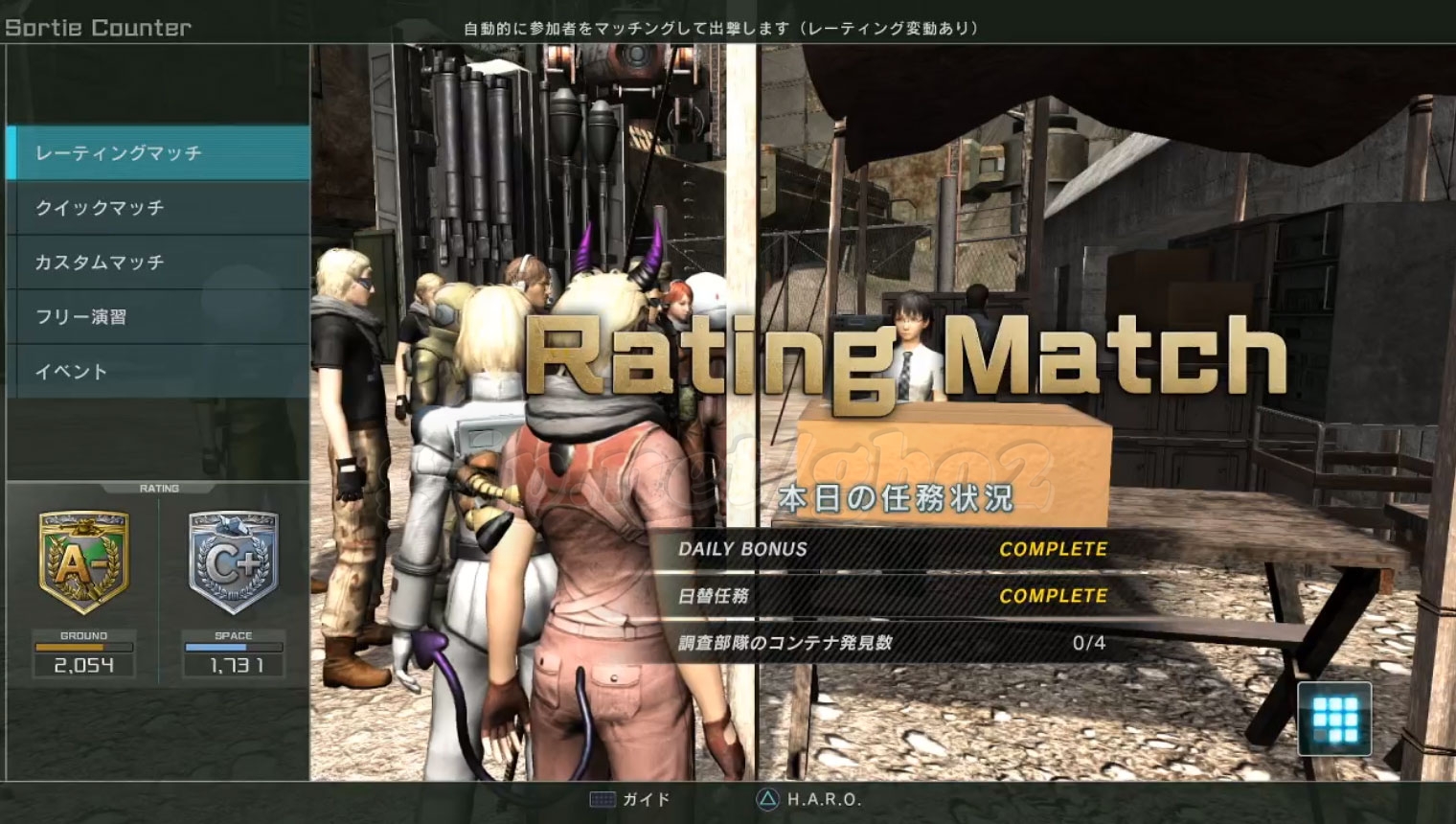Click the Space rating C+ badge
The width and height of the screenshot is (1456, 824).
coord(233,562)
